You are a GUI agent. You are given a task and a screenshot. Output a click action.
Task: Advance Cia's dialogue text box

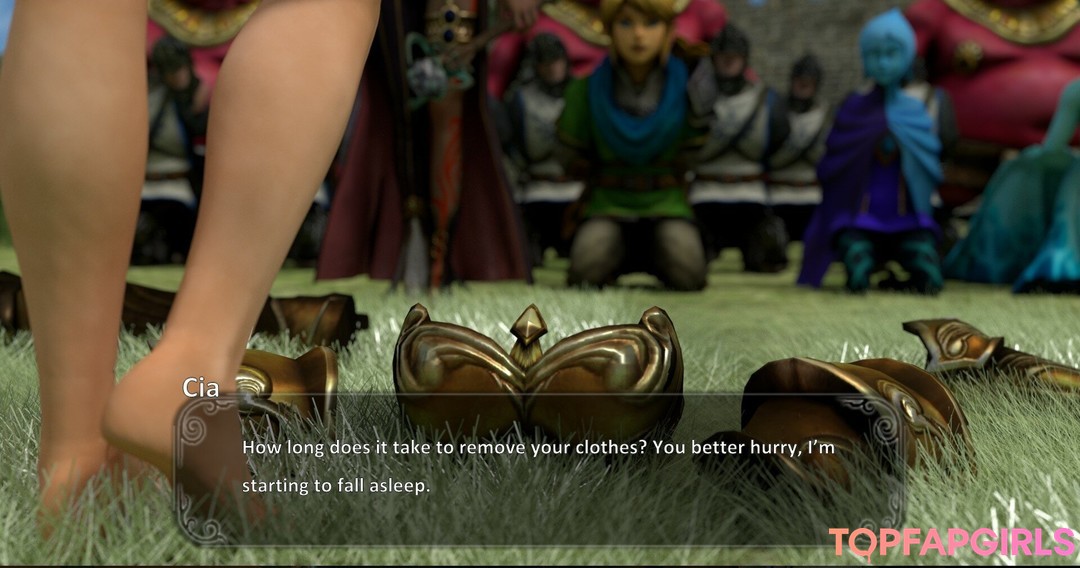(540, 467)
